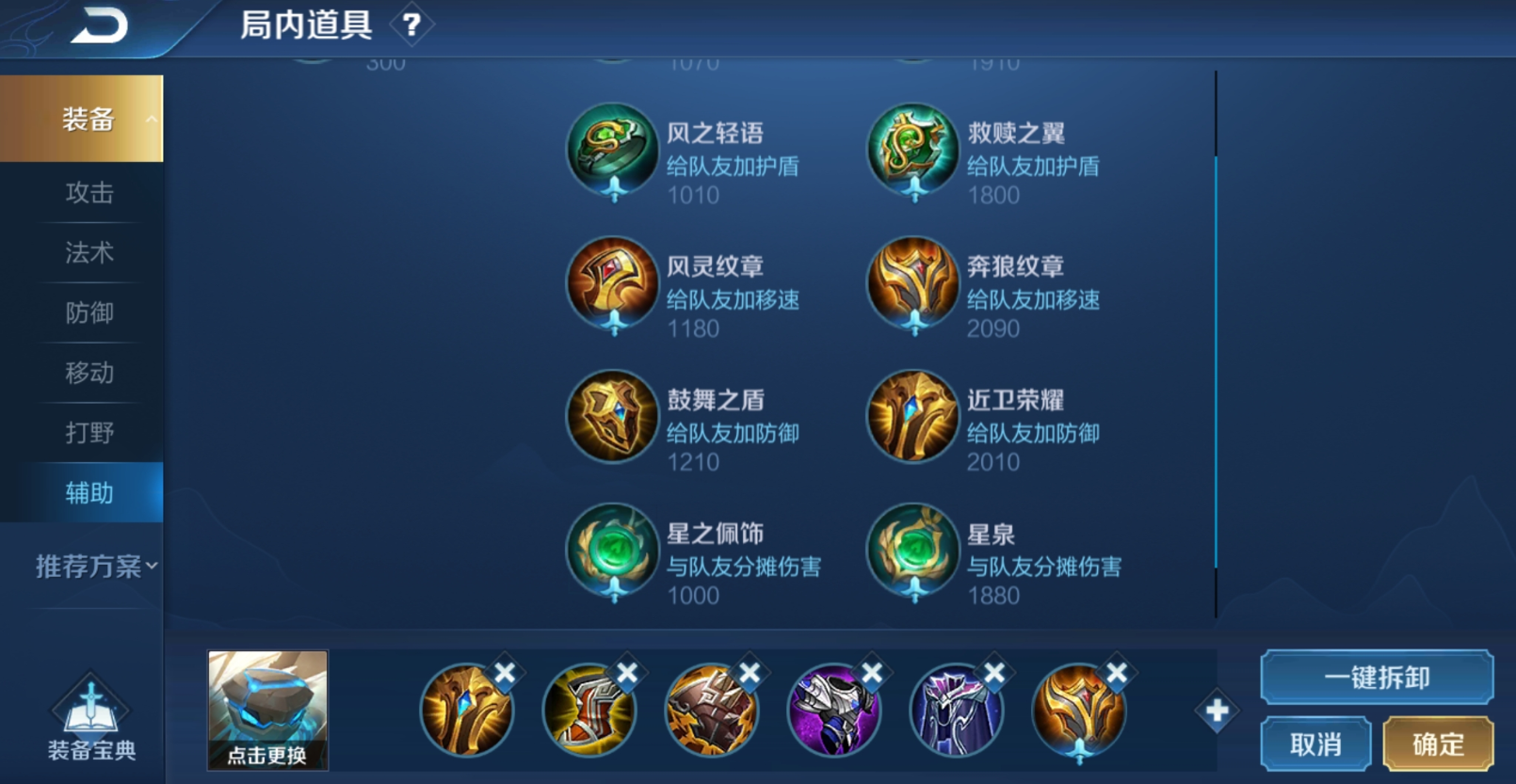Switch to the 辅助 support tab

coord(89,492)
